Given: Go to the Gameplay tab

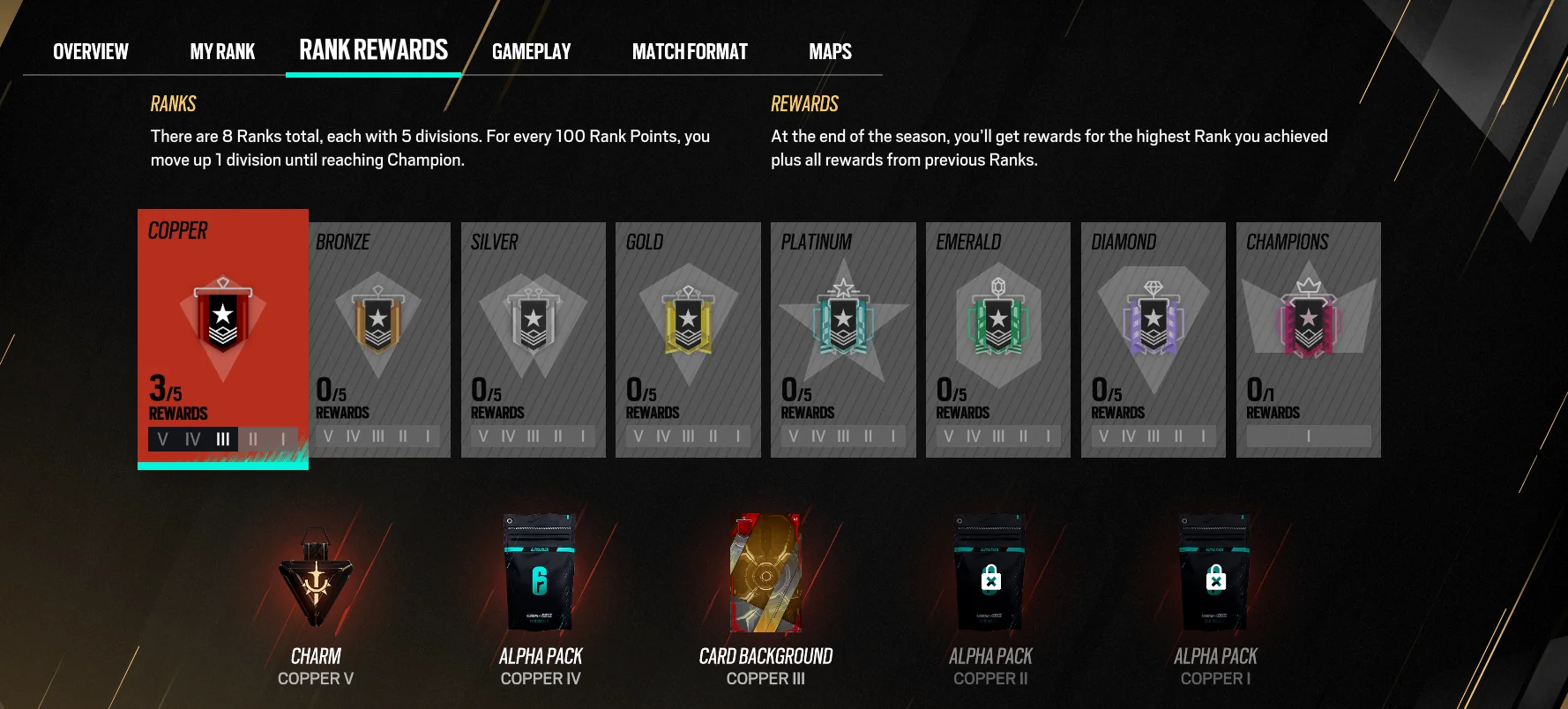Looking at the screenshot, I should click(x=531, y=52).
